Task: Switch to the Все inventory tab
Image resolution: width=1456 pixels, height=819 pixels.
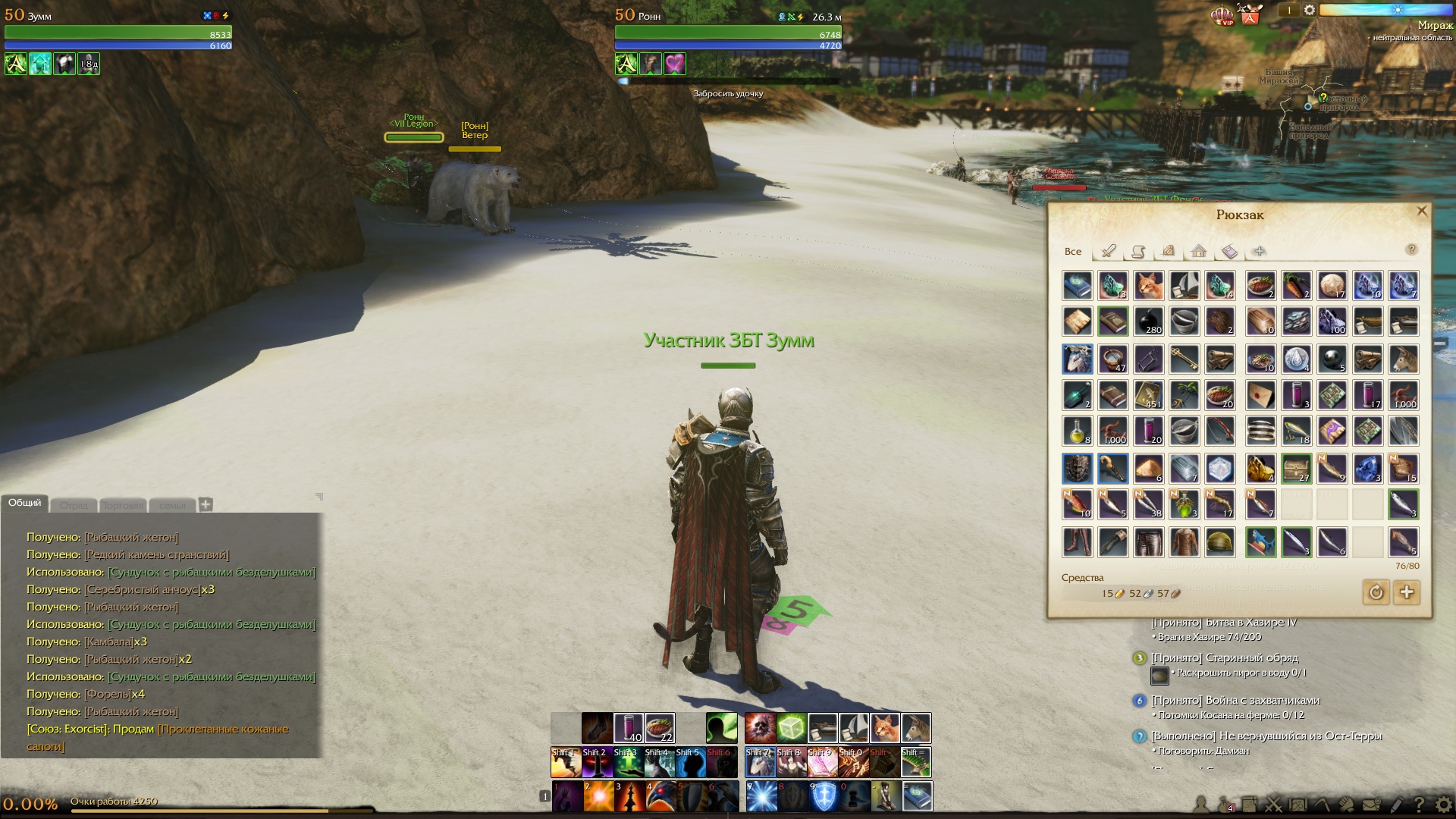Action: pos(1073,252)
